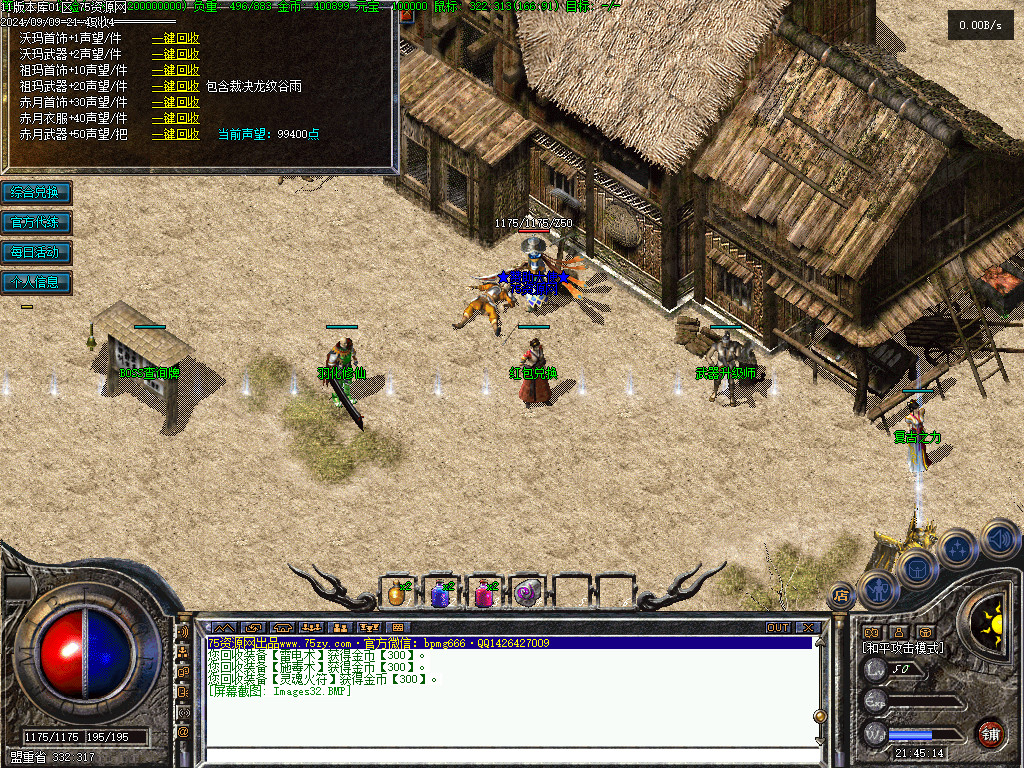Select the yellow potion hotbar slot
This screenshot has height=768, width=1024.
[398, 593]
